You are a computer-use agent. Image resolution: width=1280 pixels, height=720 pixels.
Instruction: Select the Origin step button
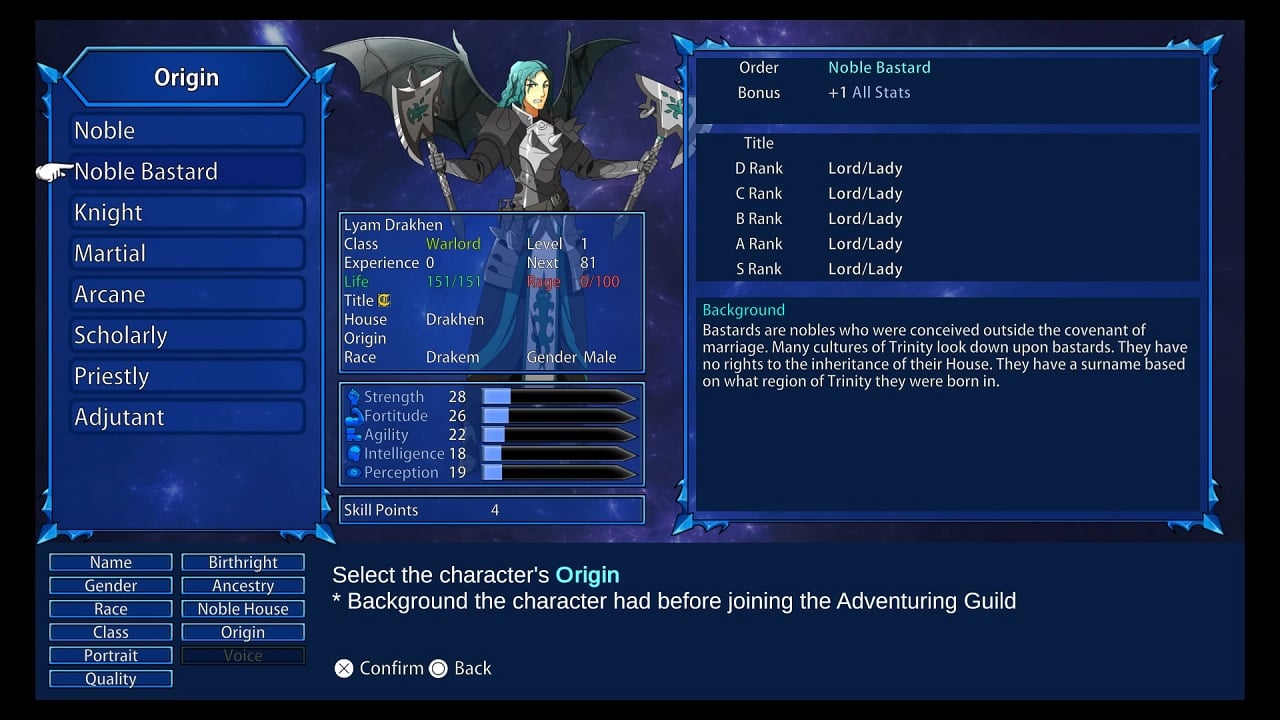243,632
